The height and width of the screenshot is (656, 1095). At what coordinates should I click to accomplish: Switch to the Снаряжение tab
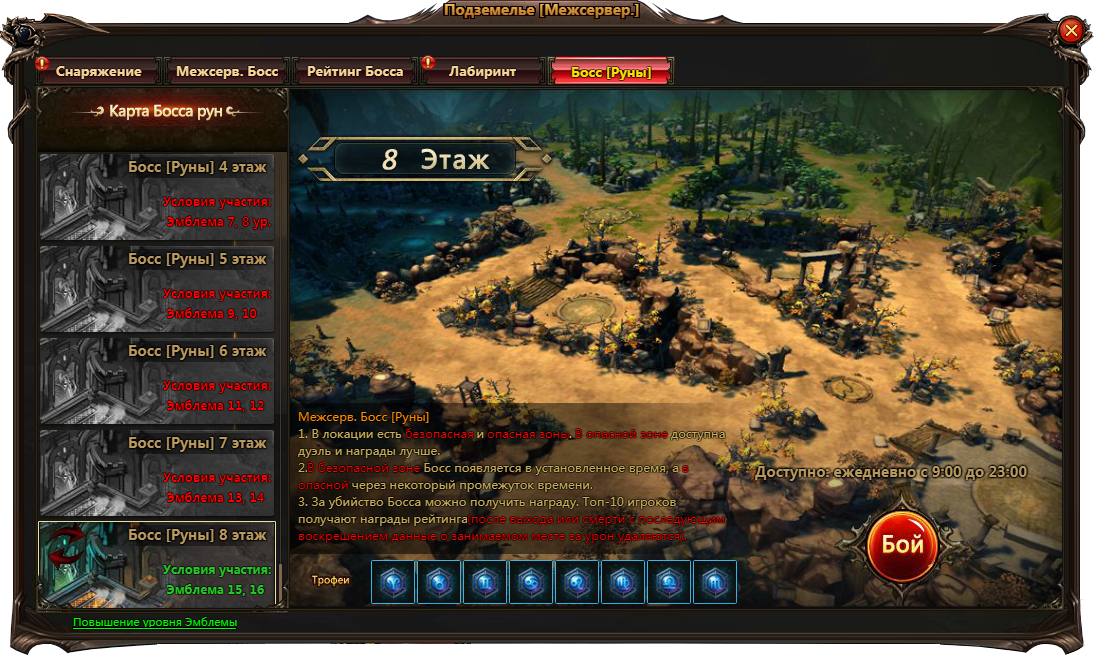click(x=98, y=72)
